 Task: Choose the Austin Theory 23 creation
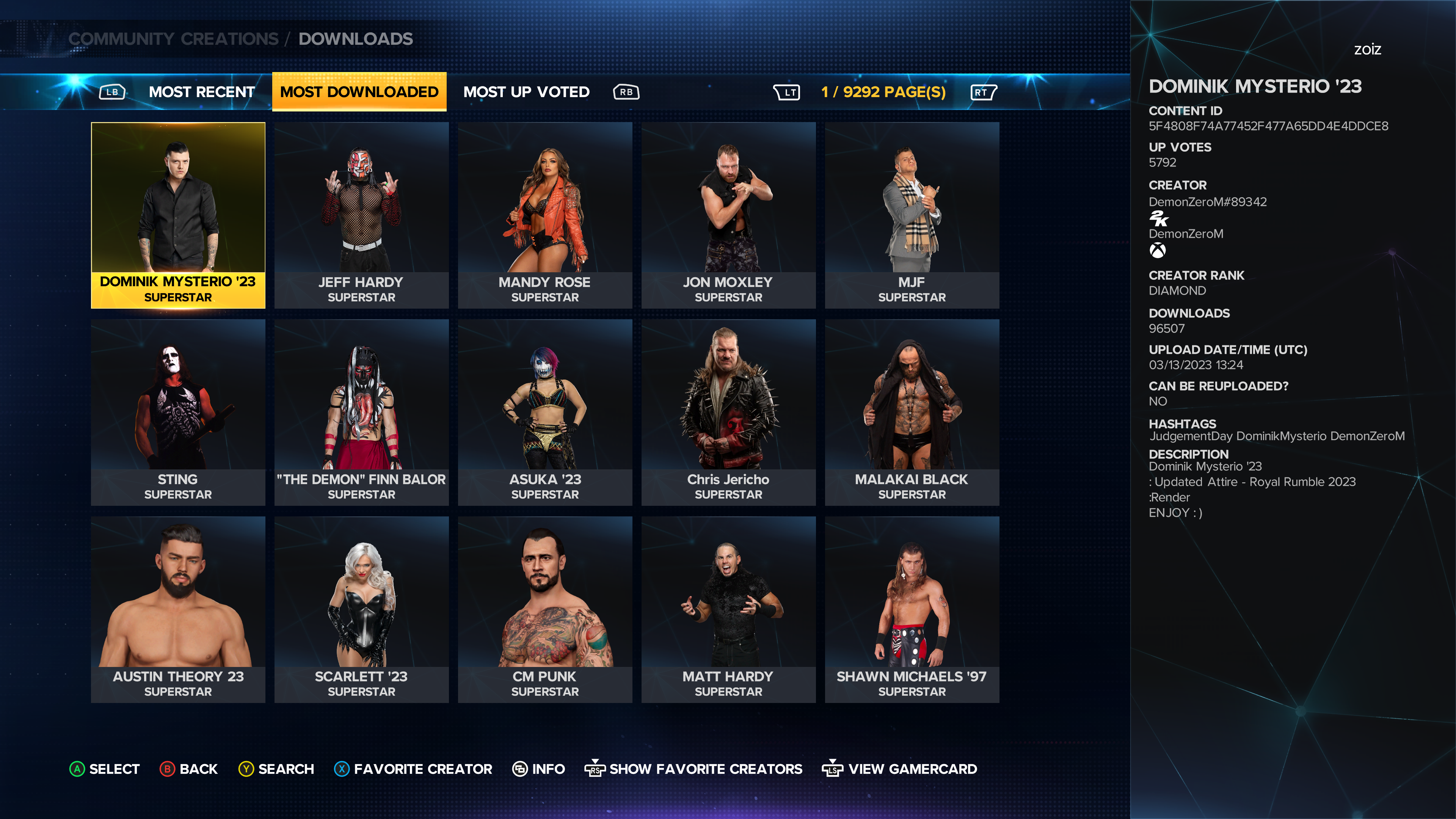click(x=178, y=609)
